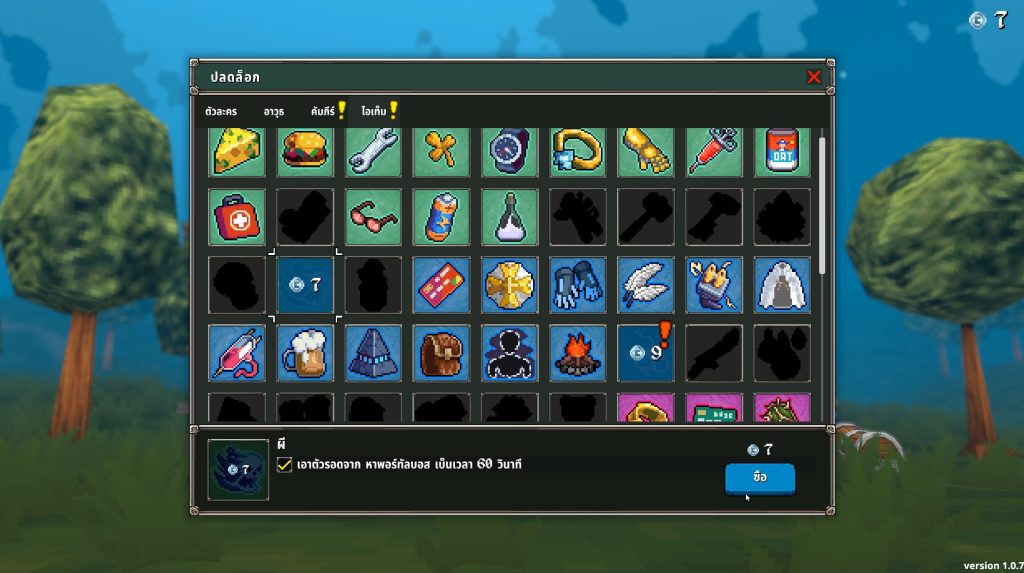Close the unlock window with the red X
This screenshot has height=573, width=1024.
point(814,77)
